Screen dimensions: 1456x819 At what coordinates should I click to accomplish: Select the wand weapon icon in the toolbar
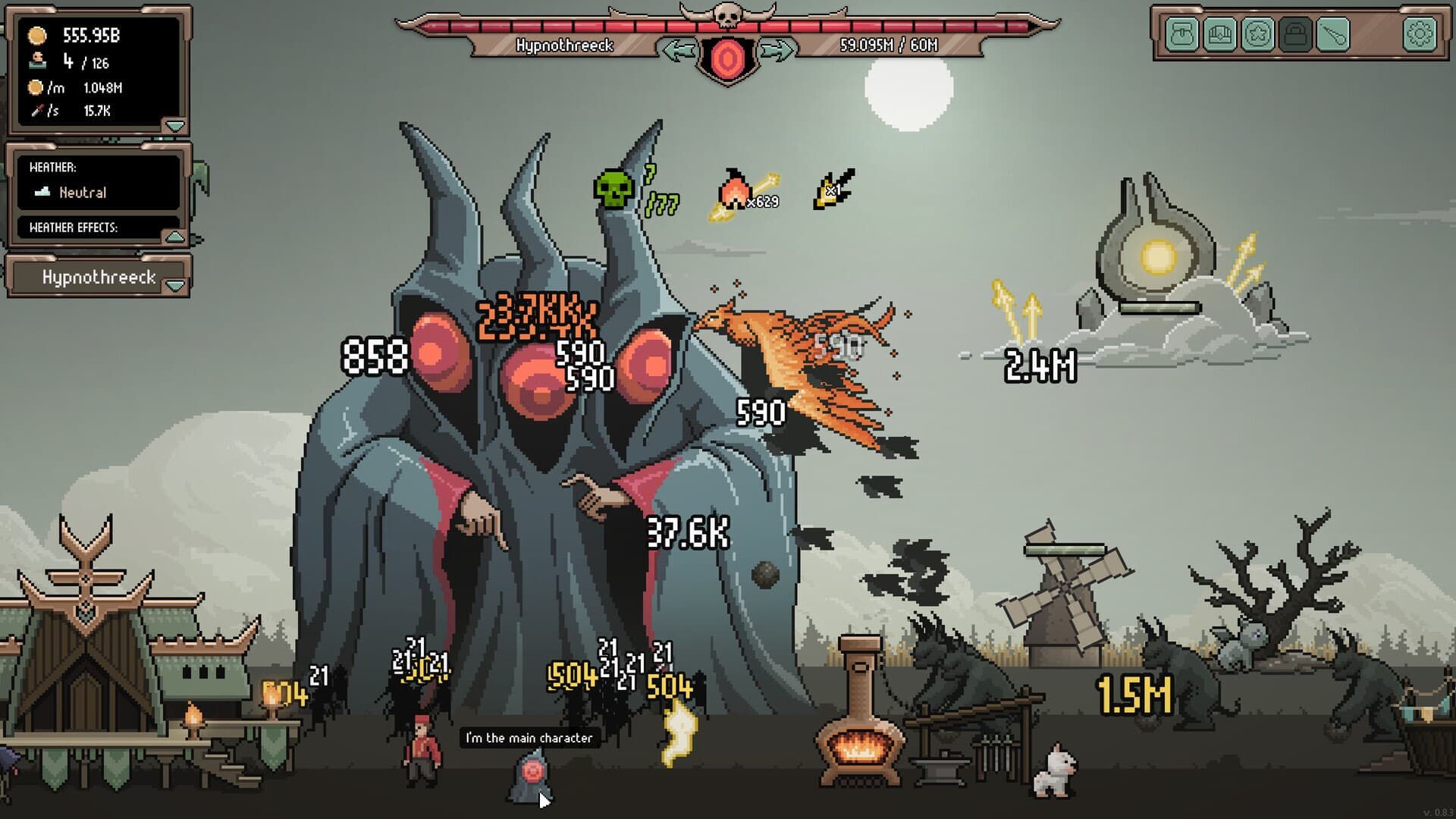pyautogui.click(x=1332, y=34)
